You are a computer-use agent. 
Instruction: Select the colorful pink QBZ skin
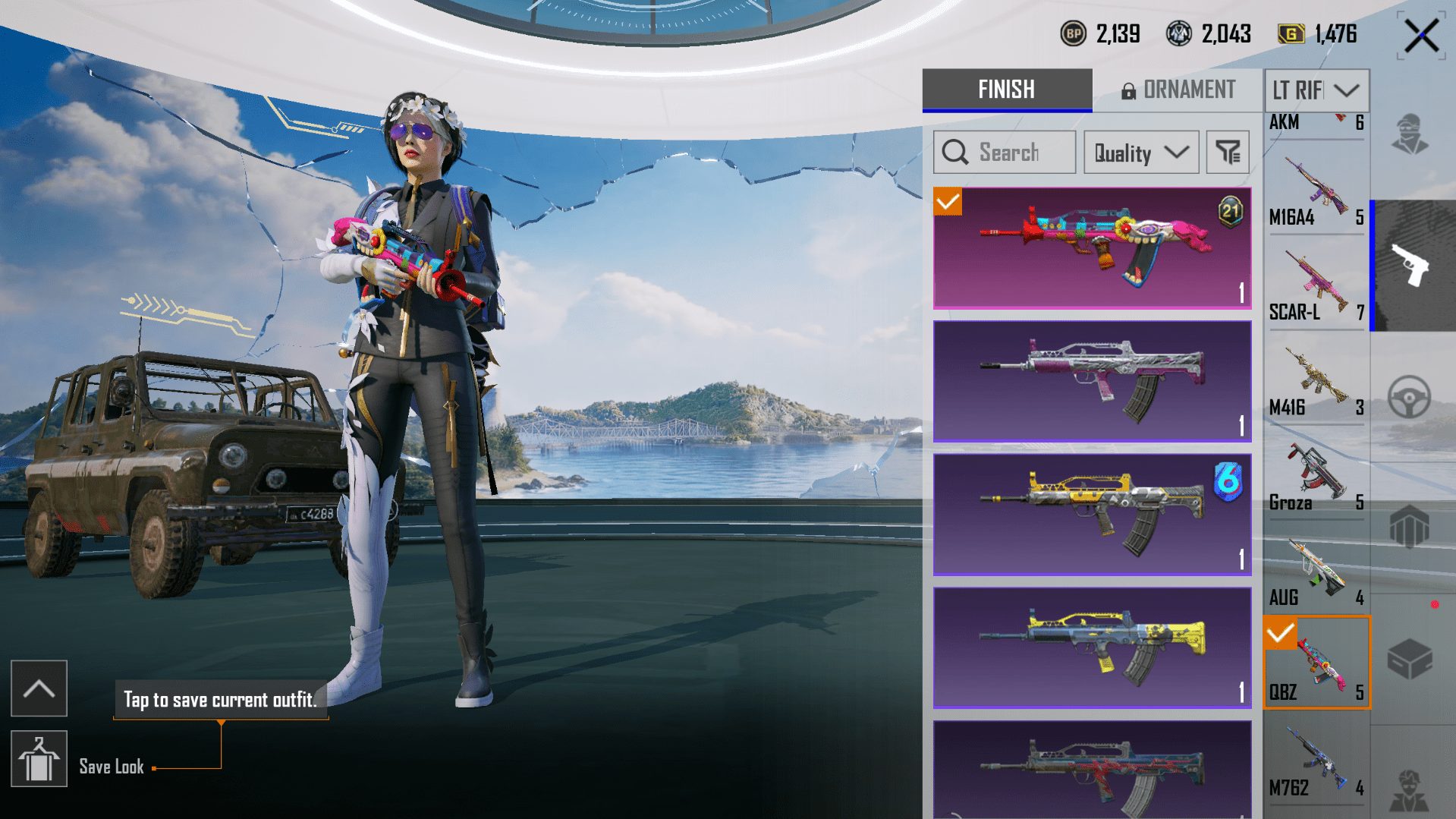pyautogui.click(x=1091, y=247)
